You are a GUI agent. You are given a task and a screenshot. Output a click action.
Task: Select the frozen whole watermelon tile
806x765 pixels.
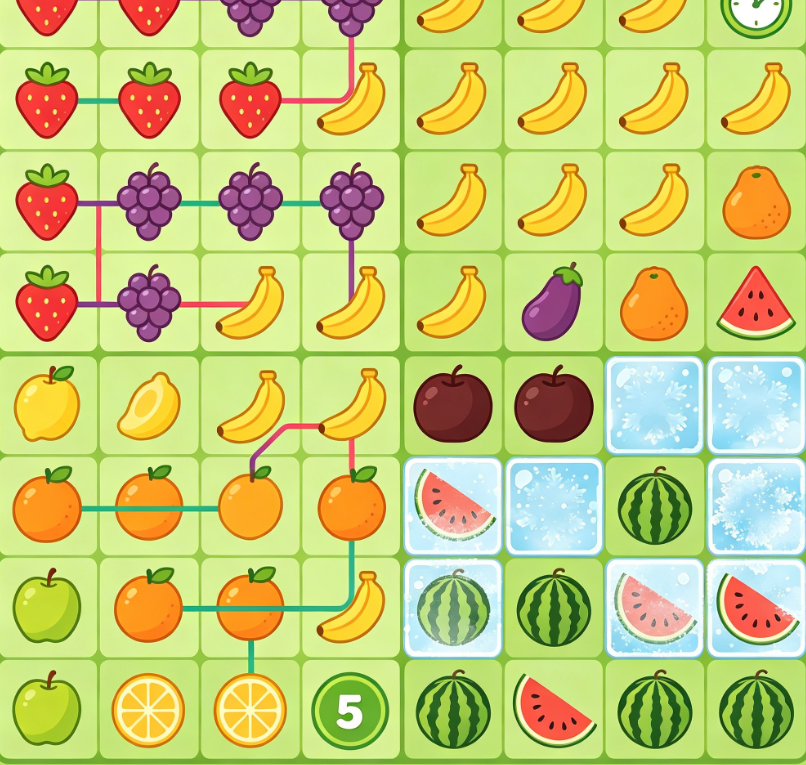coord(452,608)
